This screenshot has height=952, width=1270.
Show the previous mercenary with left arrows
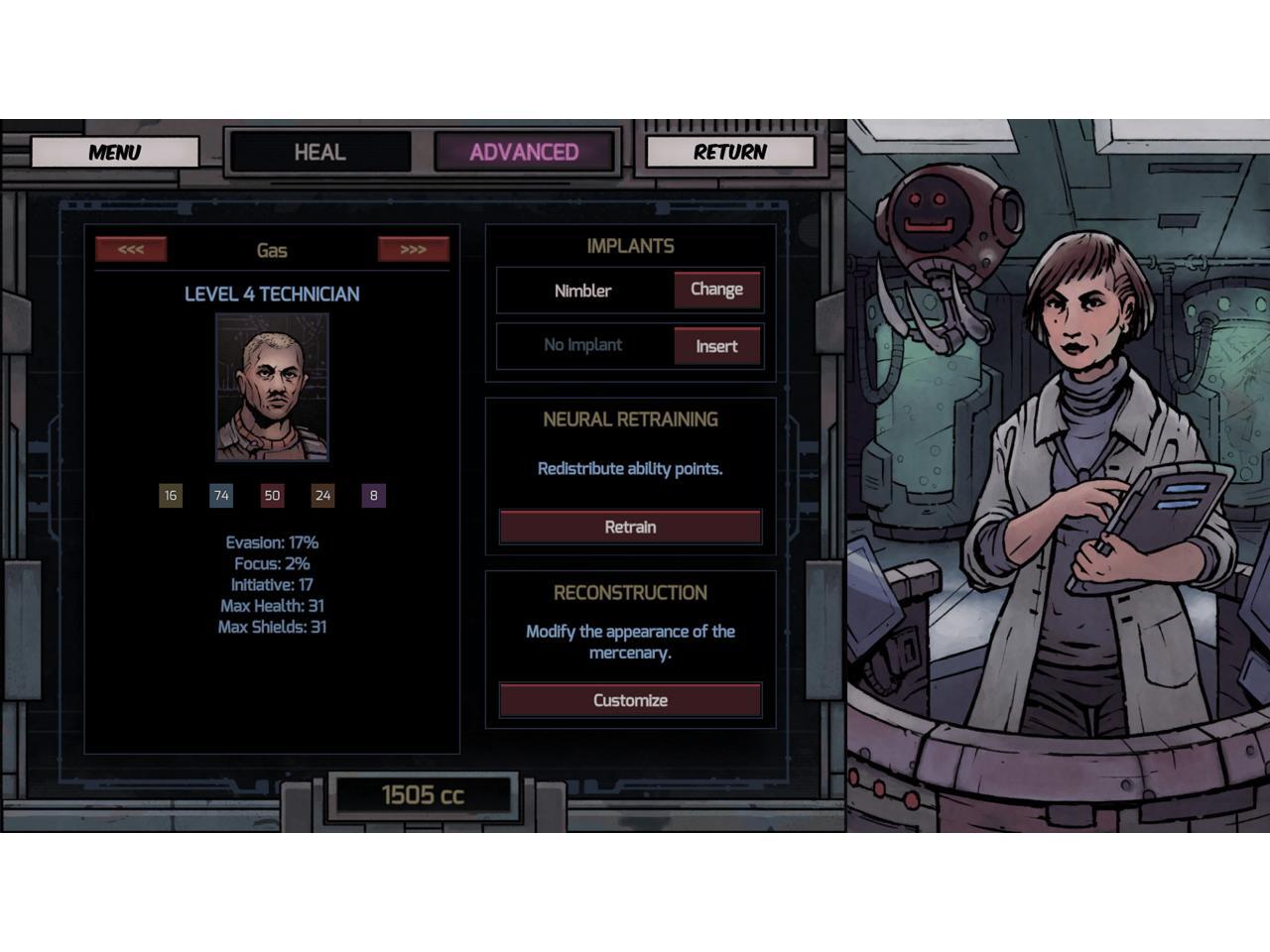(131, 249)
